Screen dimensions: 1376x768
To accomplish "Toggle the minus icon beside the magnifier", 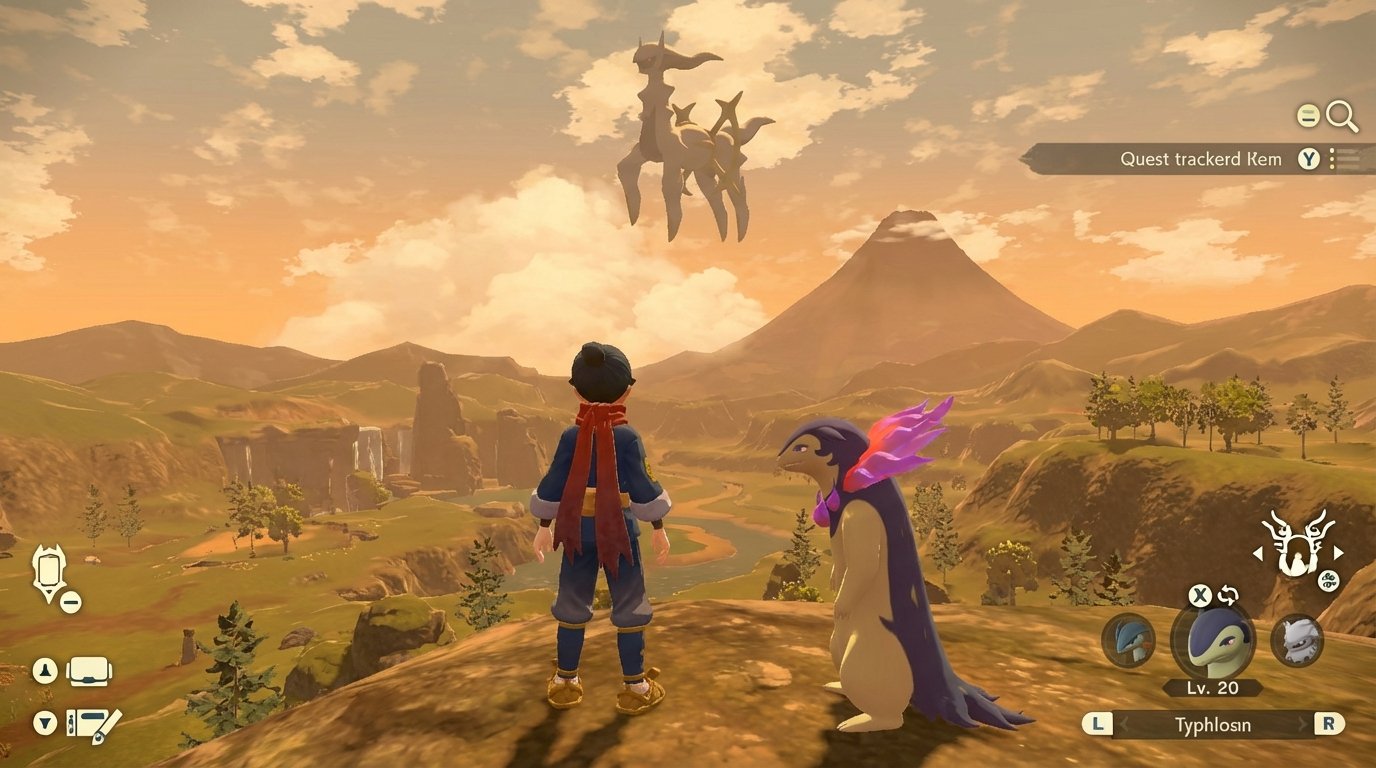I will pos(1307,115).
